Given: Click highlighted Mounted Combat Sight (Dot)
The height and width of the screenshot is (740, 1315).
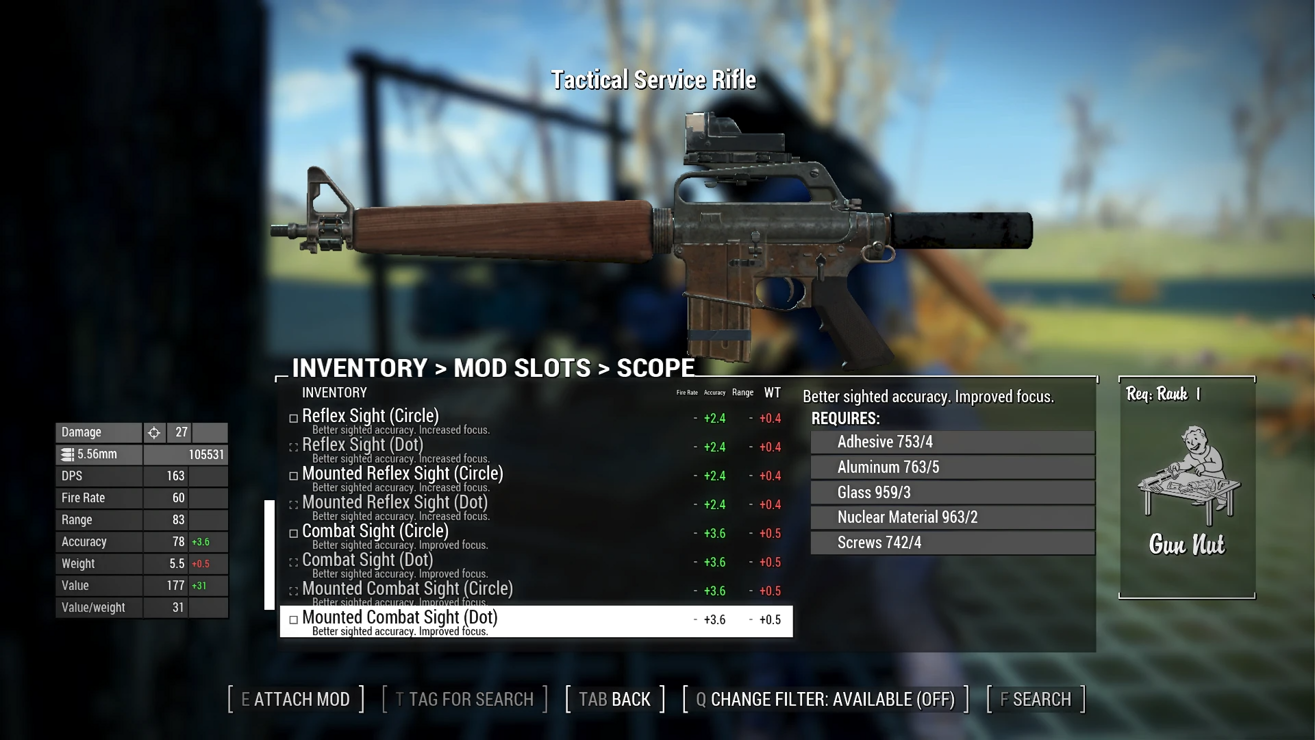Looking at the screenshot, I should point(400,619).
